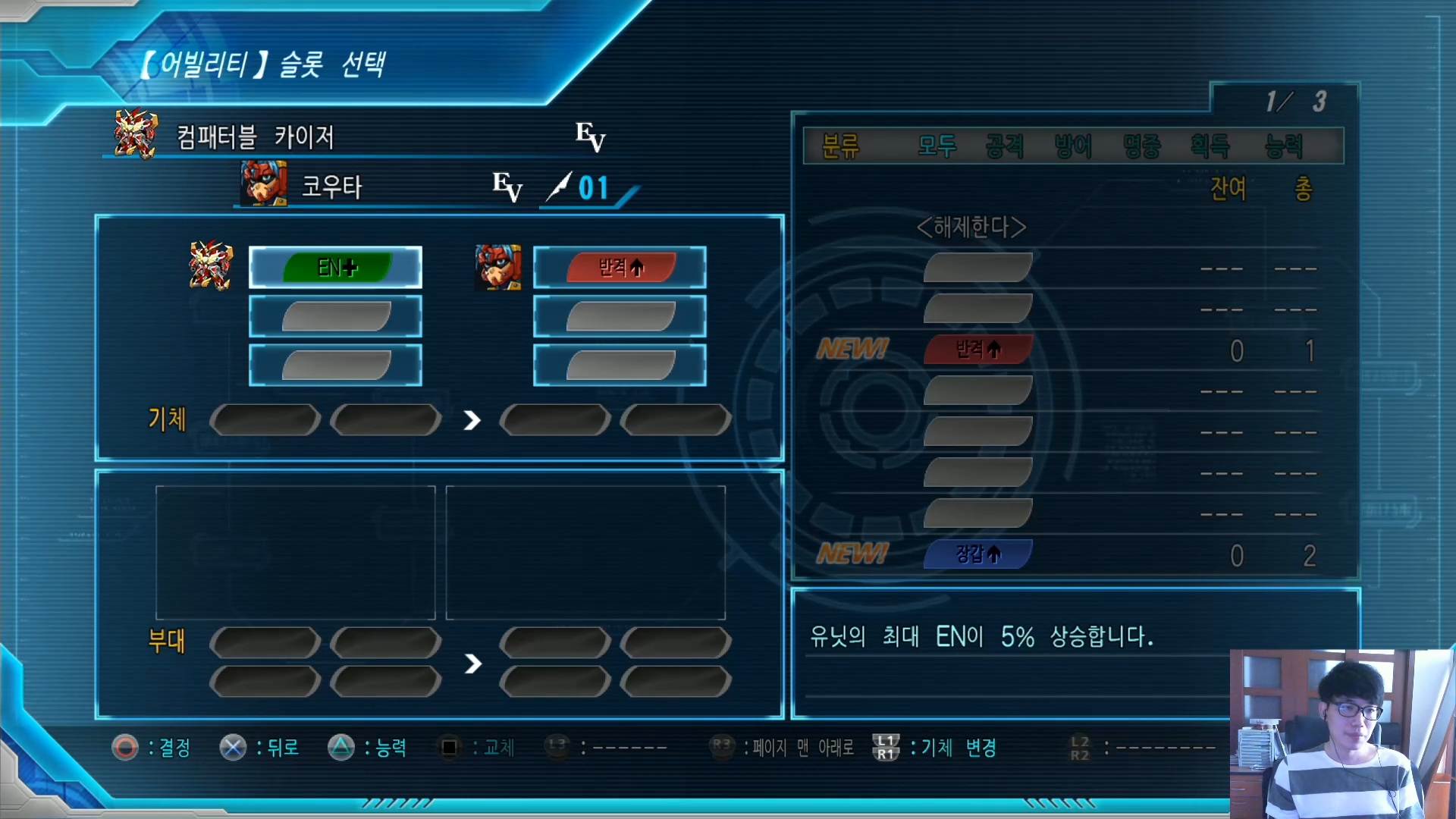Sort the list by 총 column
Screen dimensions: 1456x819
point(1303,188)
